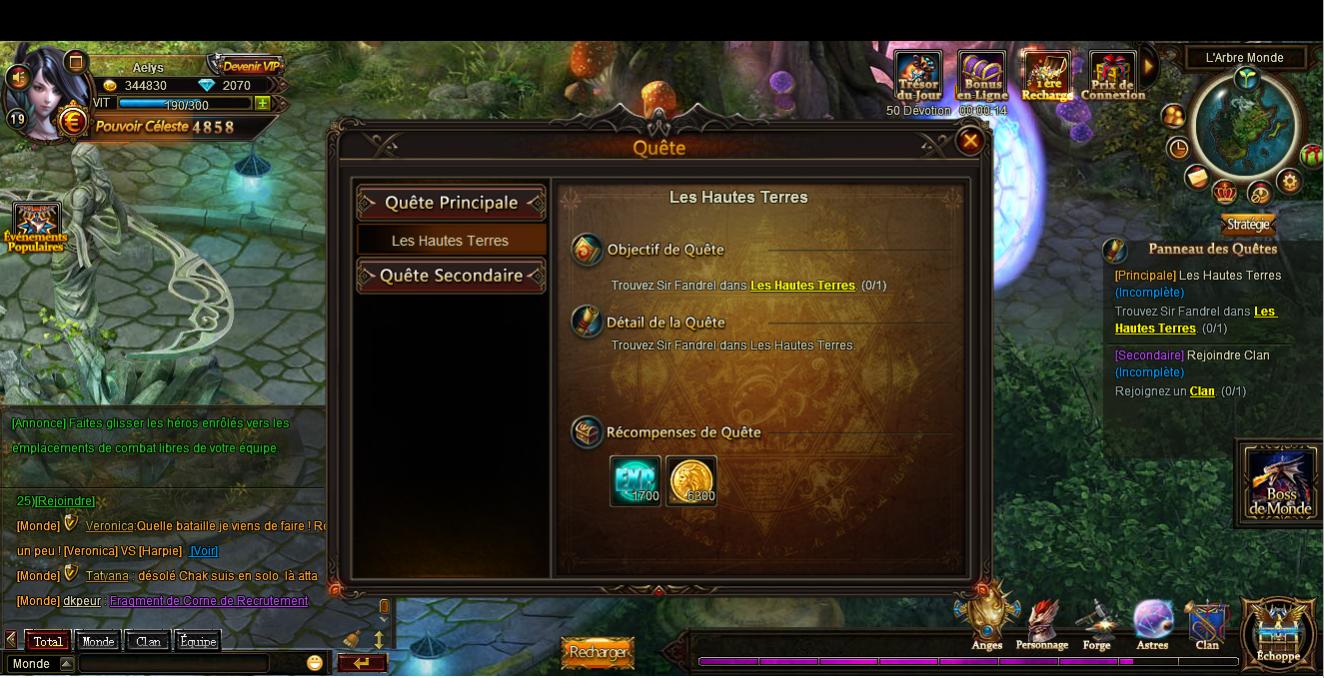Screen dimensions: 1324x678
Task: Switch chat to the Clan tab
Action: click(x=148, y=642)
